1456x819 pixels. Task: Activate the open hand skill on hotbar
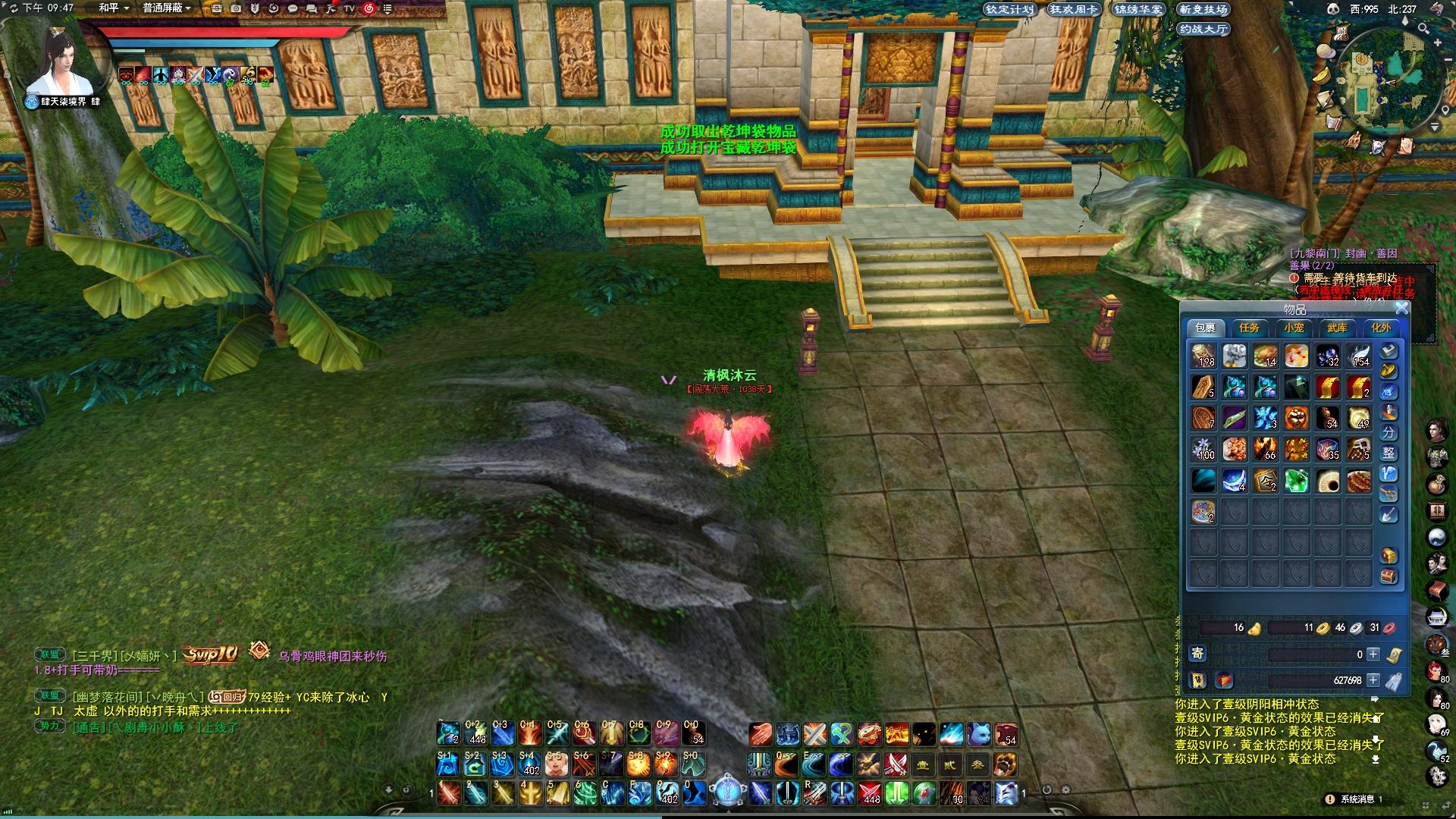(x=761, y=734)
